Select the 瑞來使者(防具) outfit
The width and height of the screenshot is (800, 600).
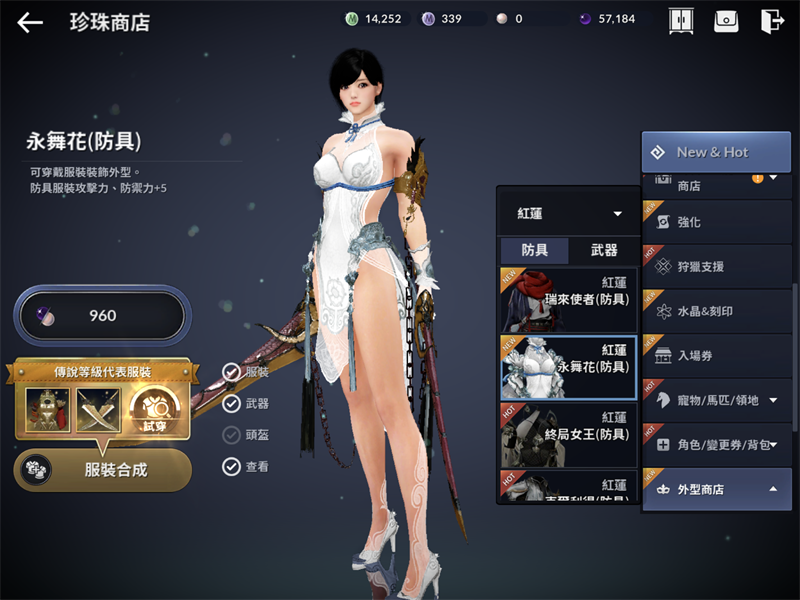coord(567,298)
